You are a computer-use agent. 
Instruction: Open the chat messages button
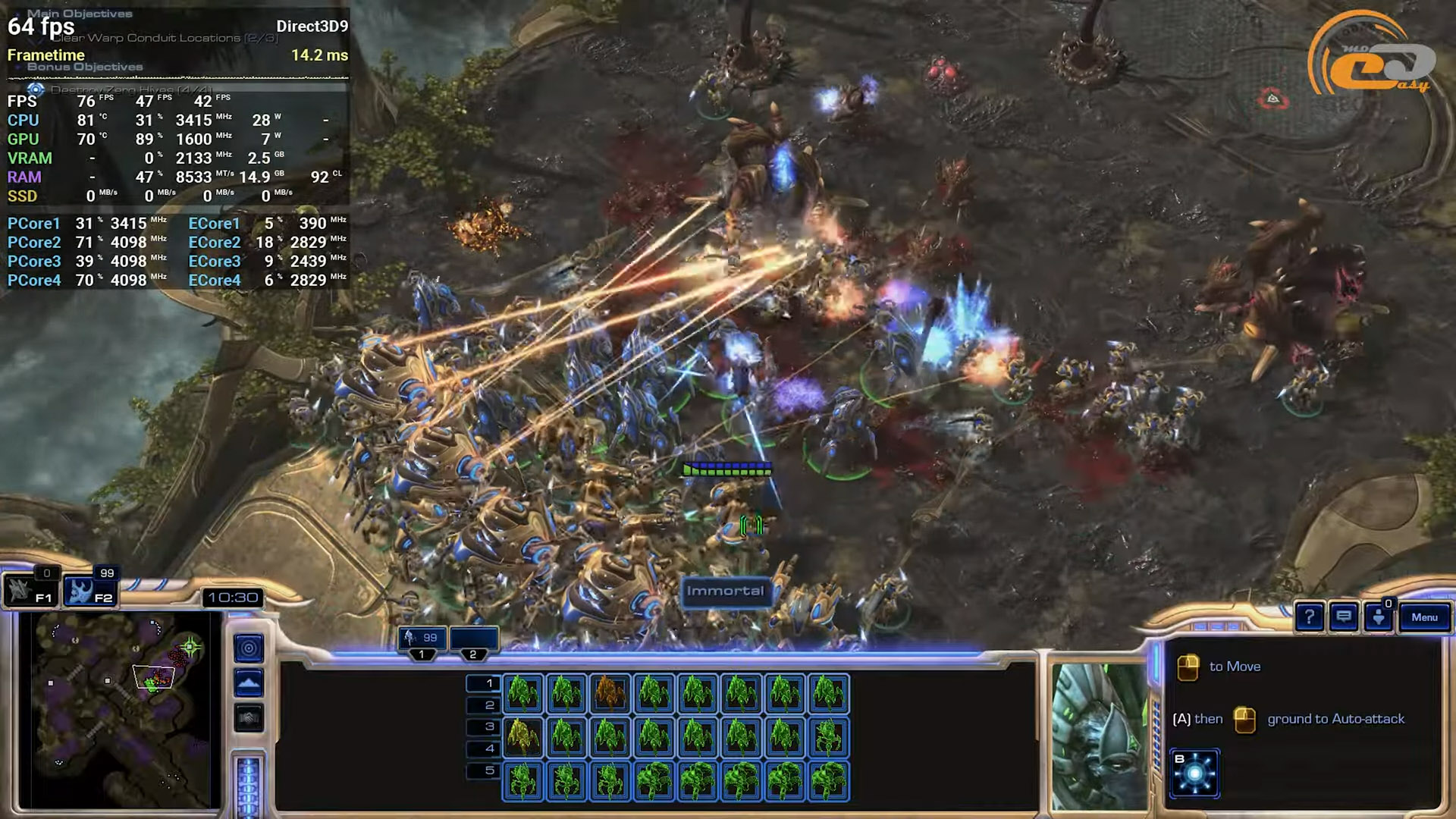point(1344,617)
